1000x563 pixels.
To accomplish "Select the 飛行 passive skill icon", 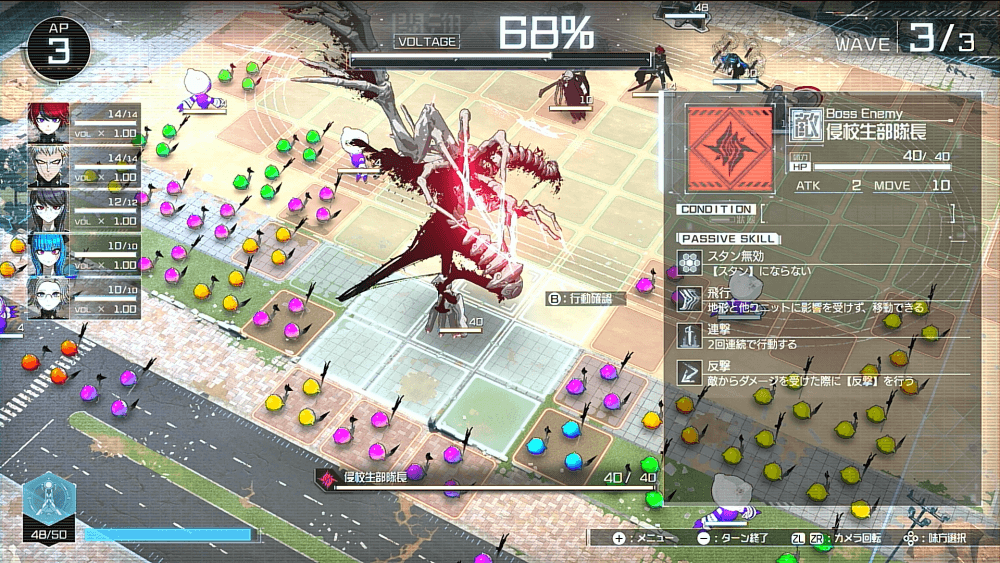I will 689,298.
